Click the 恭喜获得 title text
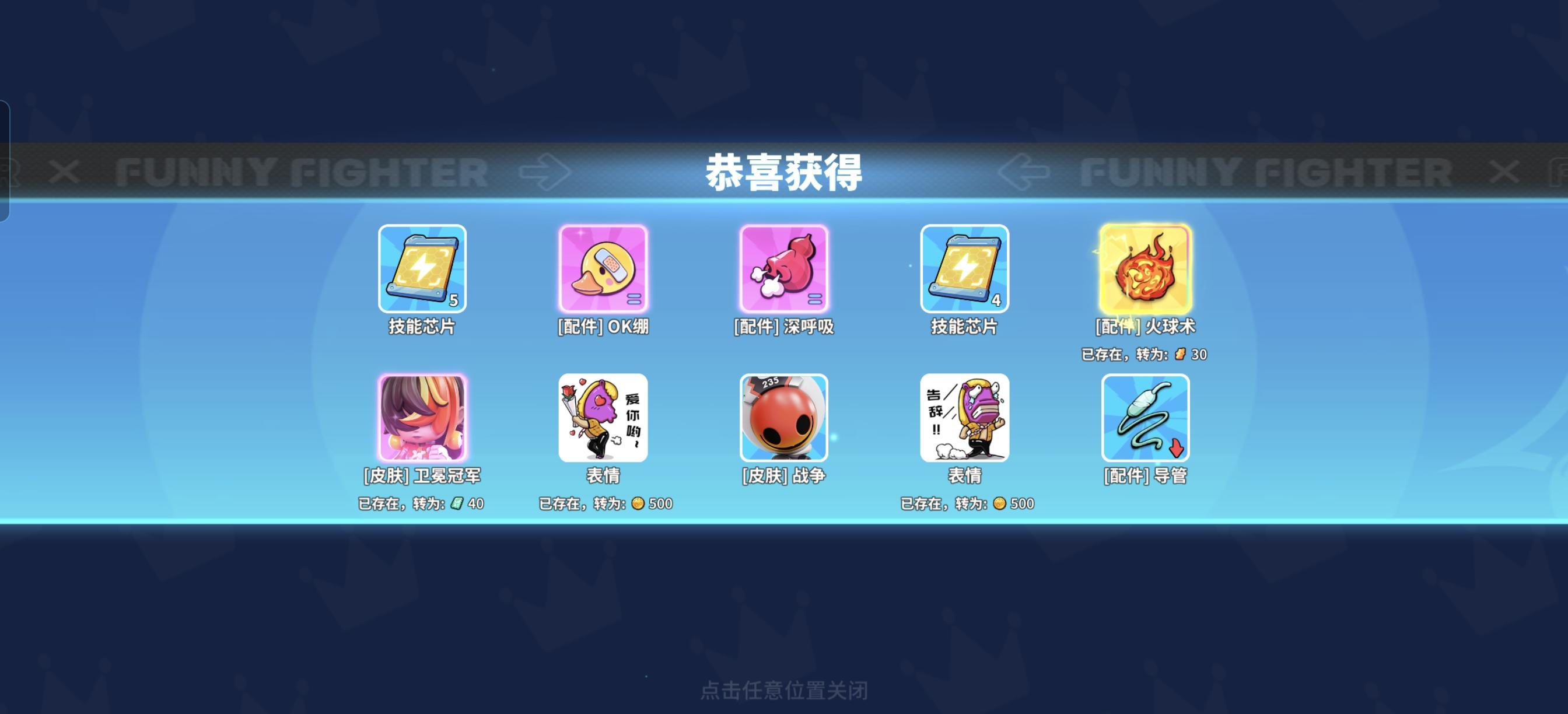The image size is (1568, 714). pos(784,171)
